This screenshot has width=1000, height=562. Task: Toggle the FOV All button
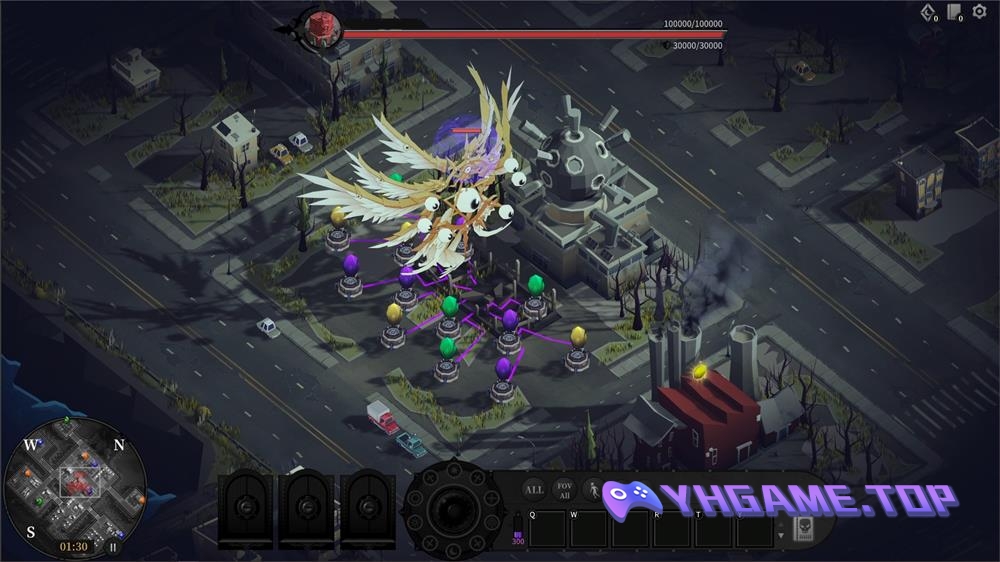pyautogui.click(x=564, y=490)
